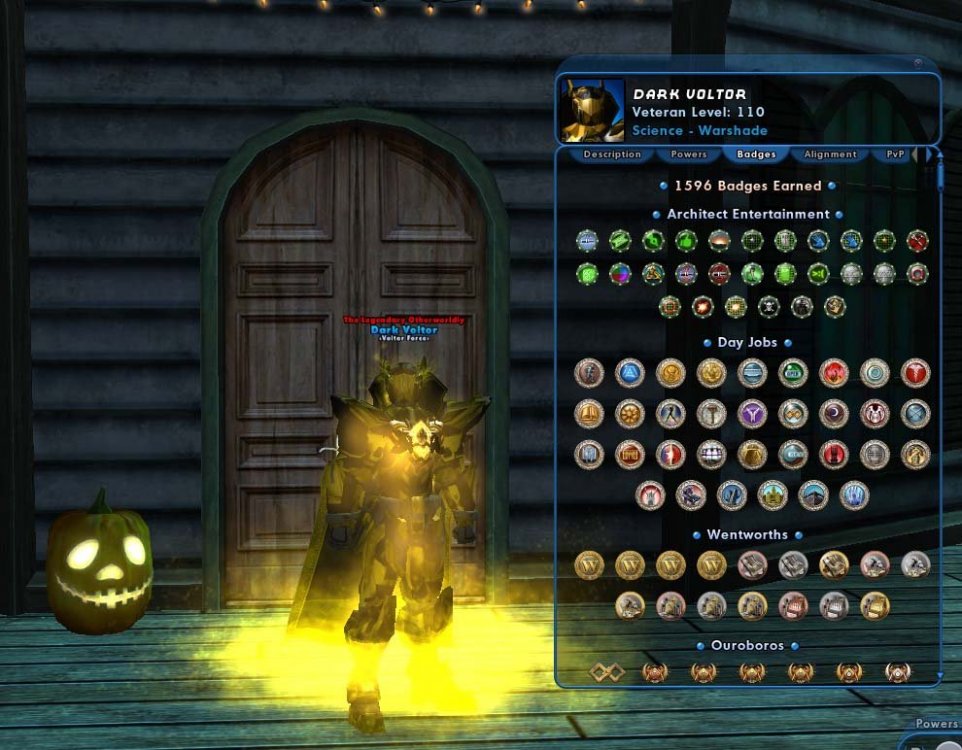Pick the multicolored pie chart badge
The height and width of the screenshot is (750, 962).
tap(620, 273)
